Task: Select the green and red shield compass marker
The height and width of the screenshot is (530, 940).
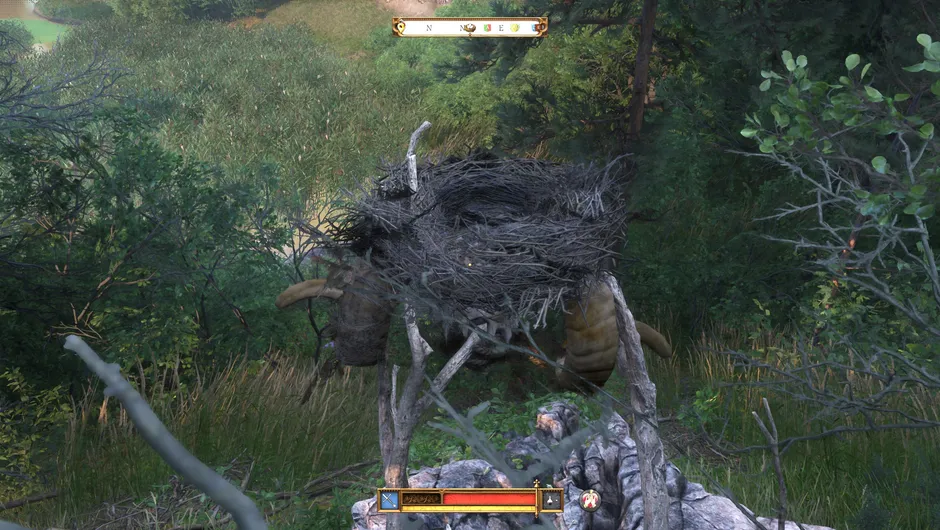Action: [x=487, y=28]
